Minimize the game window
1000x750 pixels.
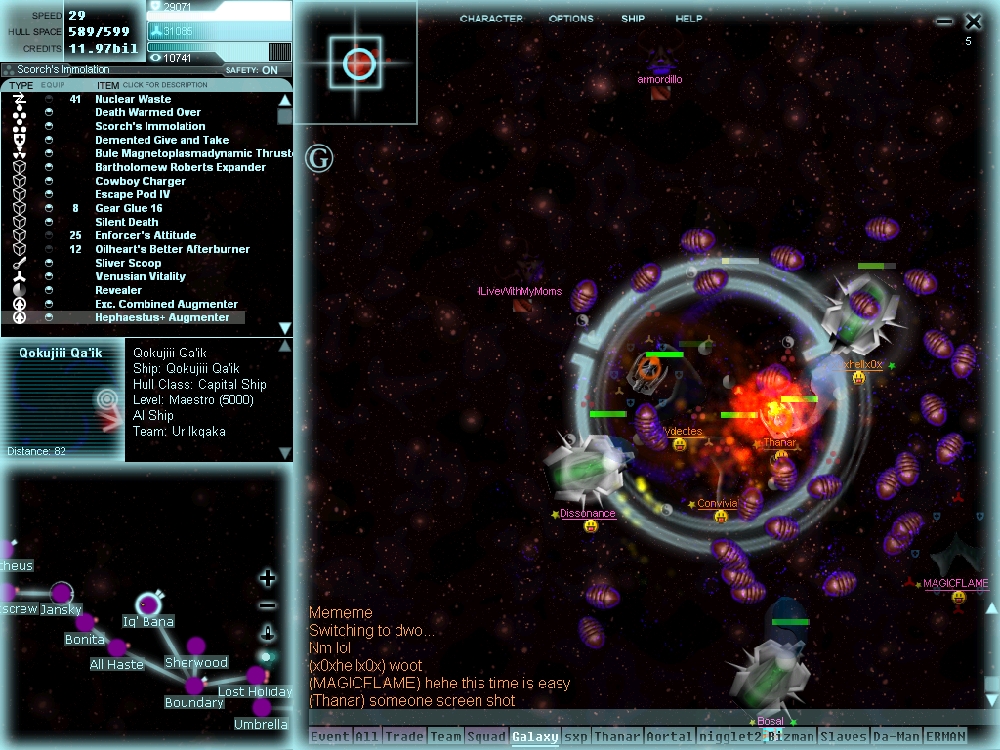[944, 21]
